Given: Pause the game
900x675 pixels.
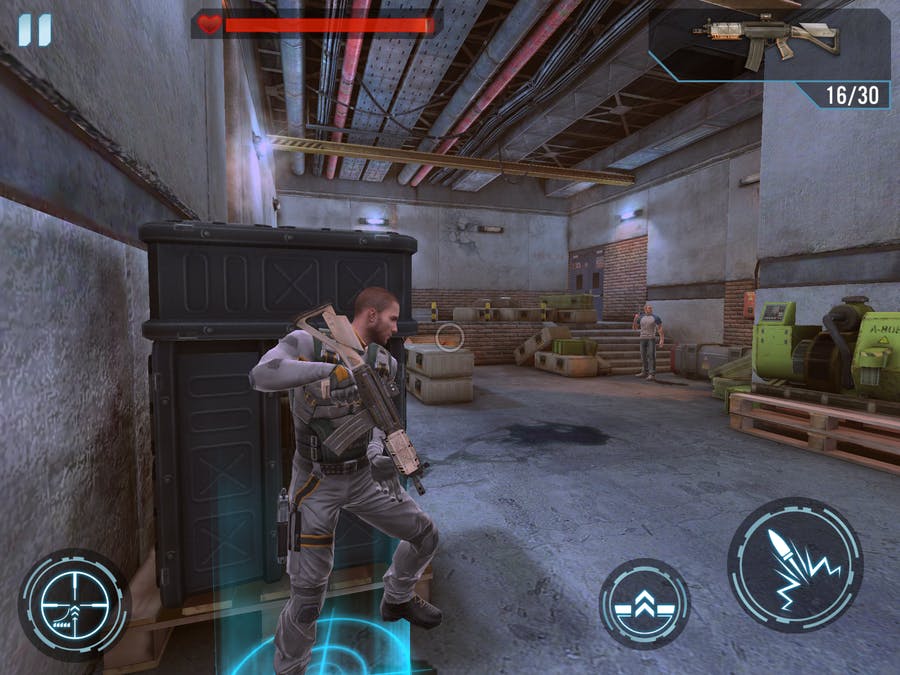Looking at the screenshot, I should (33, 30).
